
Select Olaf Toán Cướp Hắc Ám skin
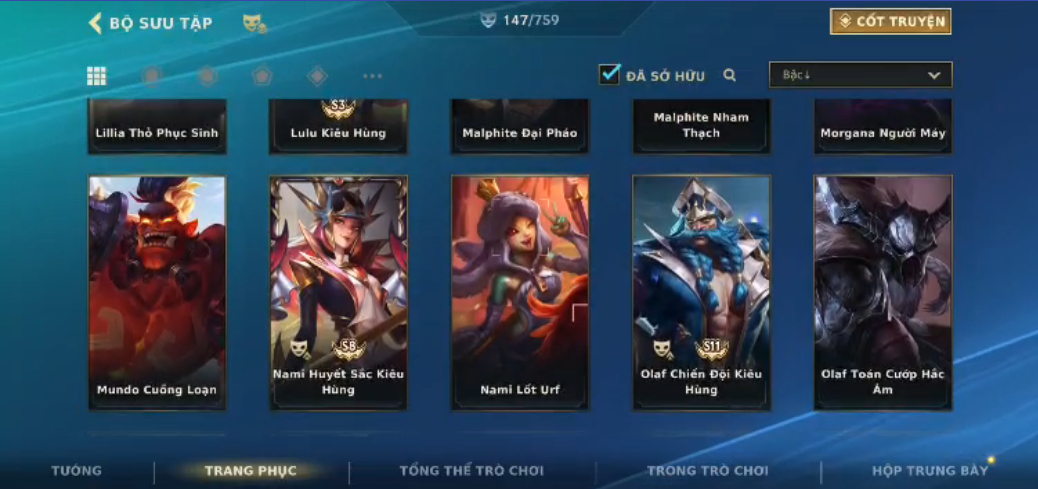(x=883, y=292)
